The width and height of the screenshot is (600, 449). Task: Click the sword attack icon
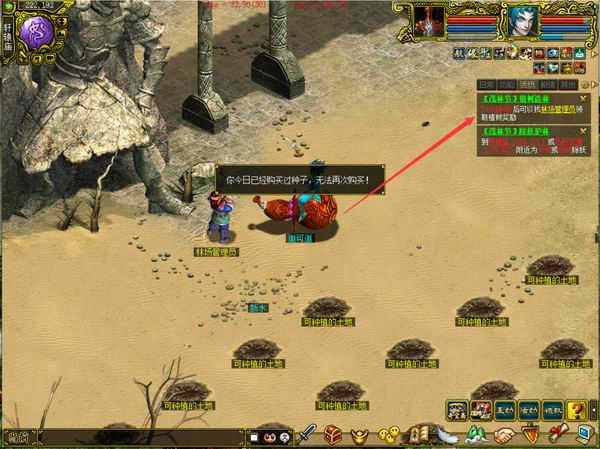pos(308,435)
